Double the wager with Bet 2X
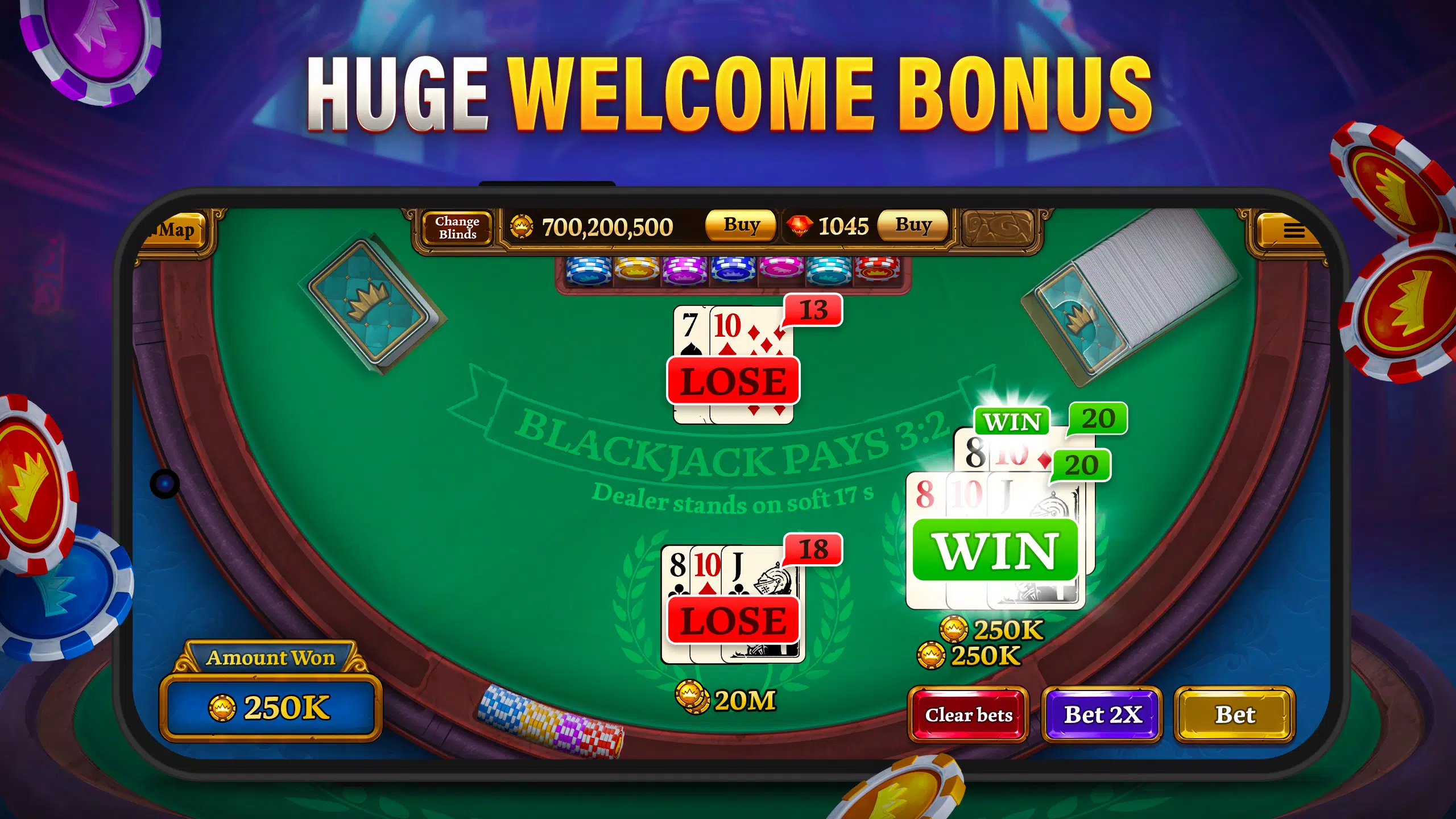This screenshot has height=819, width=1456. [x=1102, y=715]
